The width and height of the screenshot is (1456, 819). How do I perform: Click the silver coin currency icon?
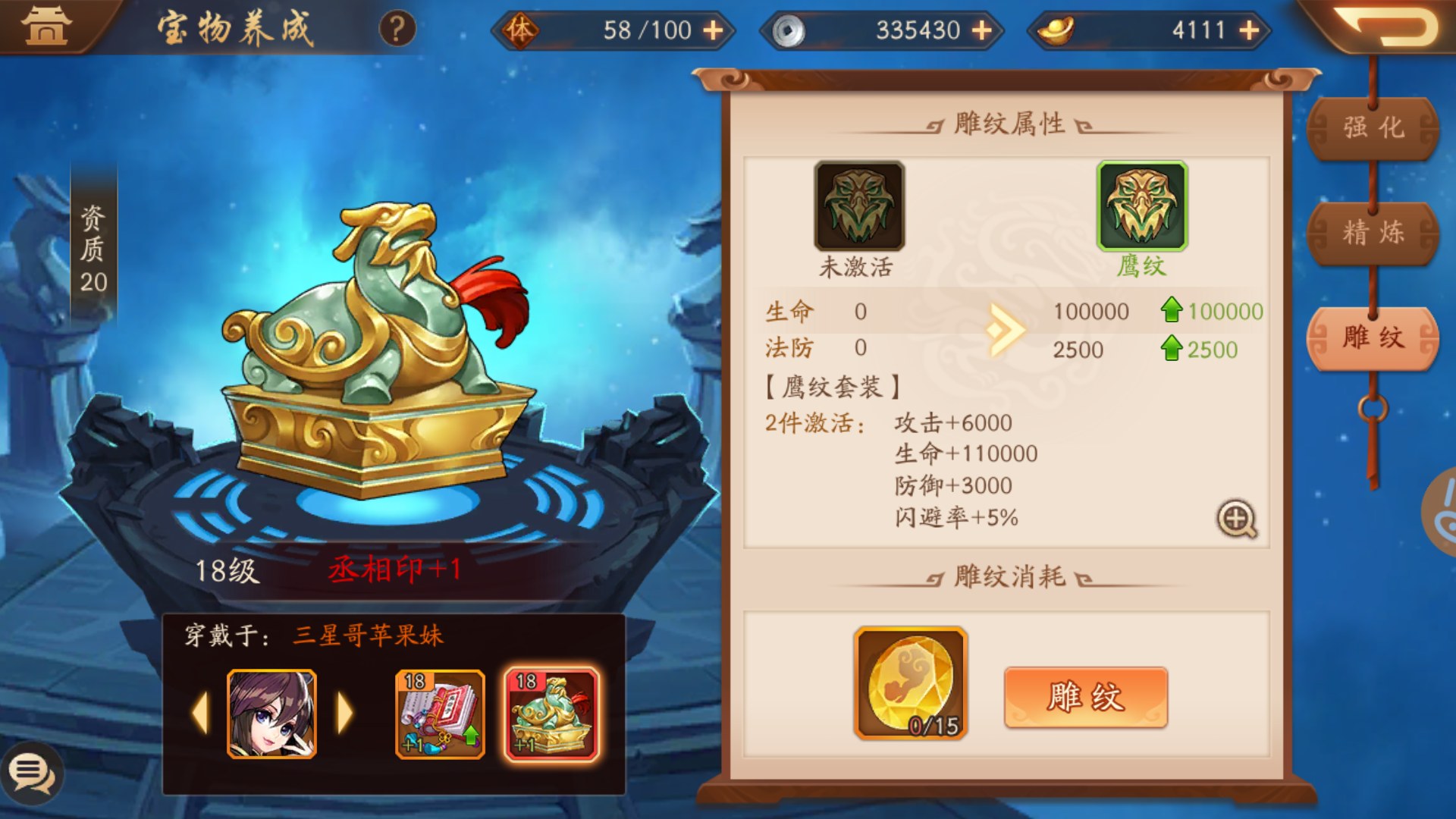pyautogui.click(x=789, y=30)
